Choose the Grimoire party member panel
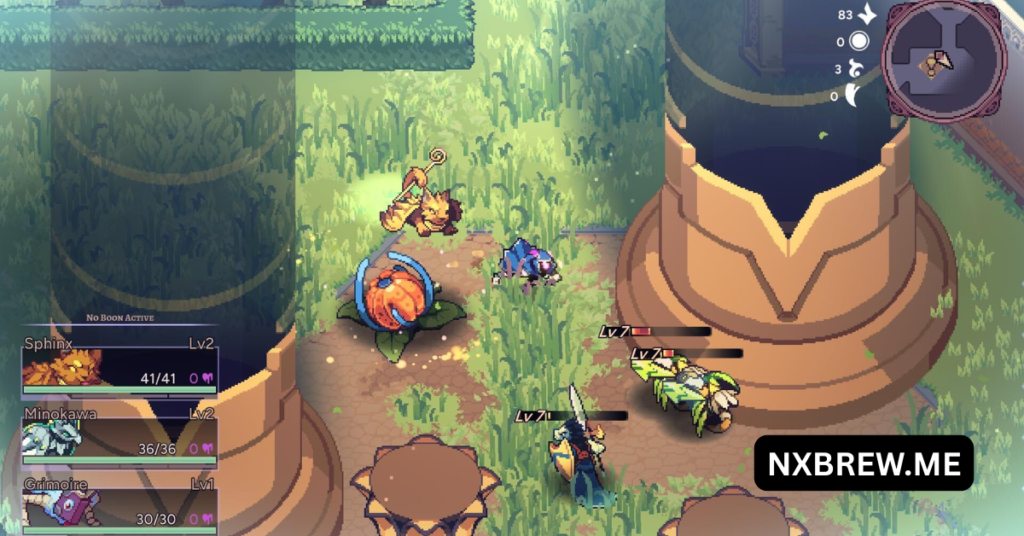This screenshot has width=1024, height=536. 119,504
